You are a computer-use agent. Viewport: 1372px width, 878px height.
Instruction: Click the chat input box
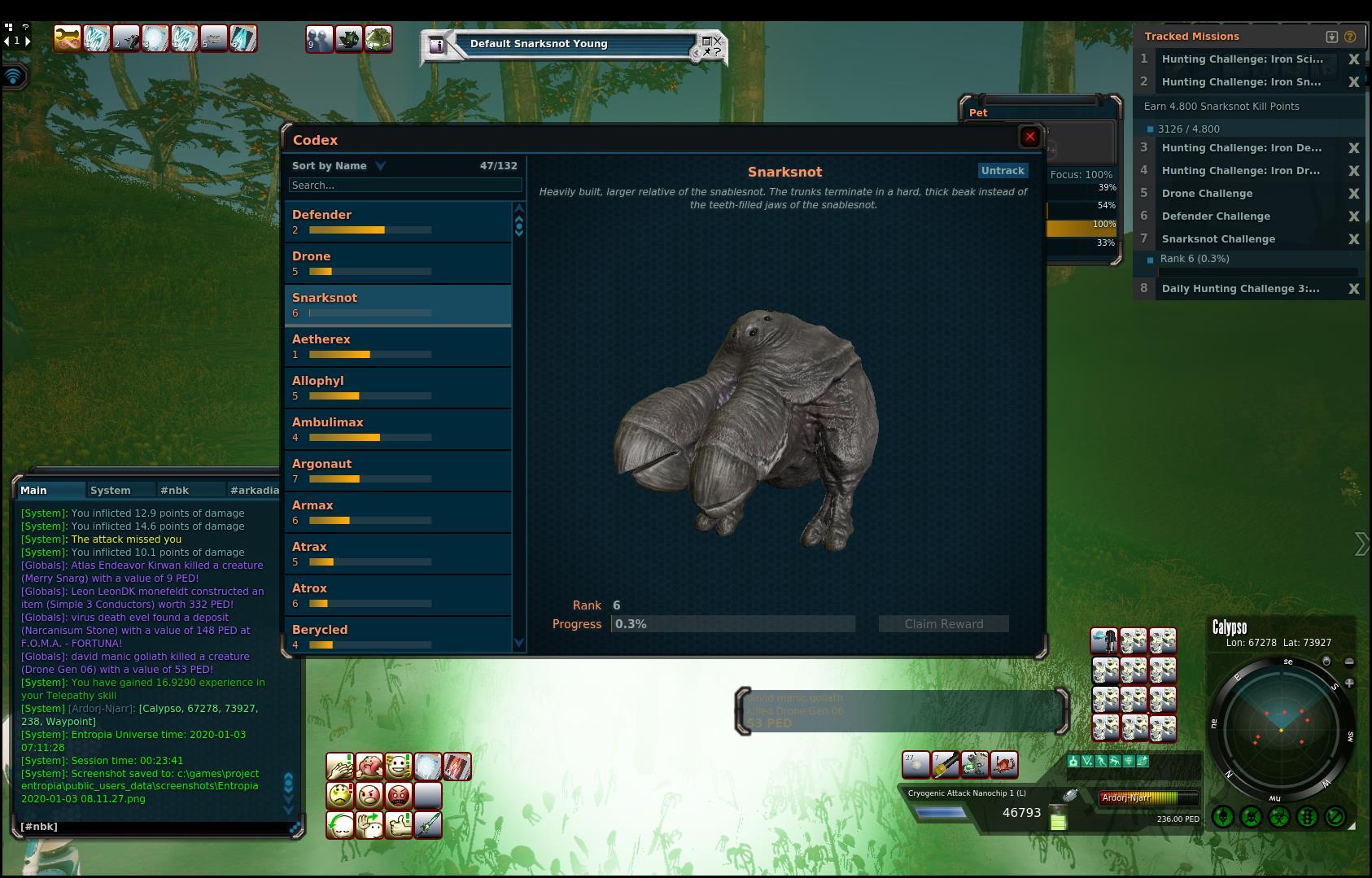pos(155,827)
